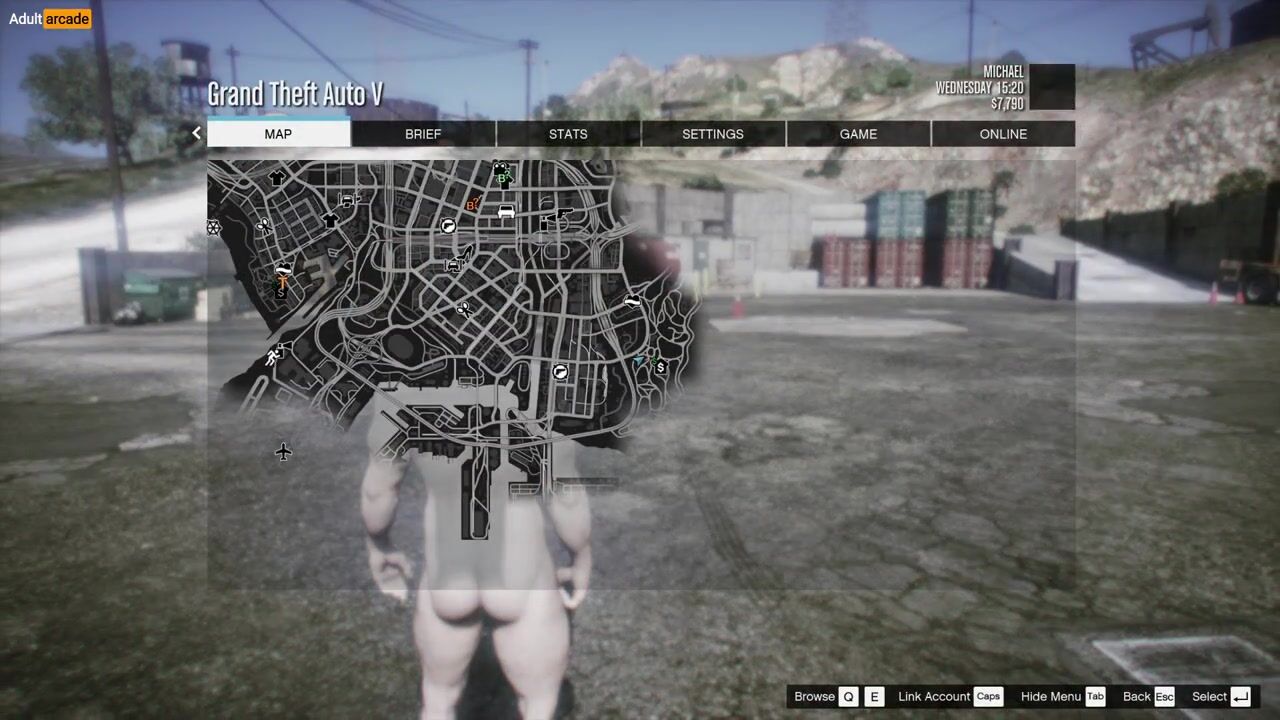Choose the white car marker on the map
1280x720 pixels.
[x=506, y=212]
